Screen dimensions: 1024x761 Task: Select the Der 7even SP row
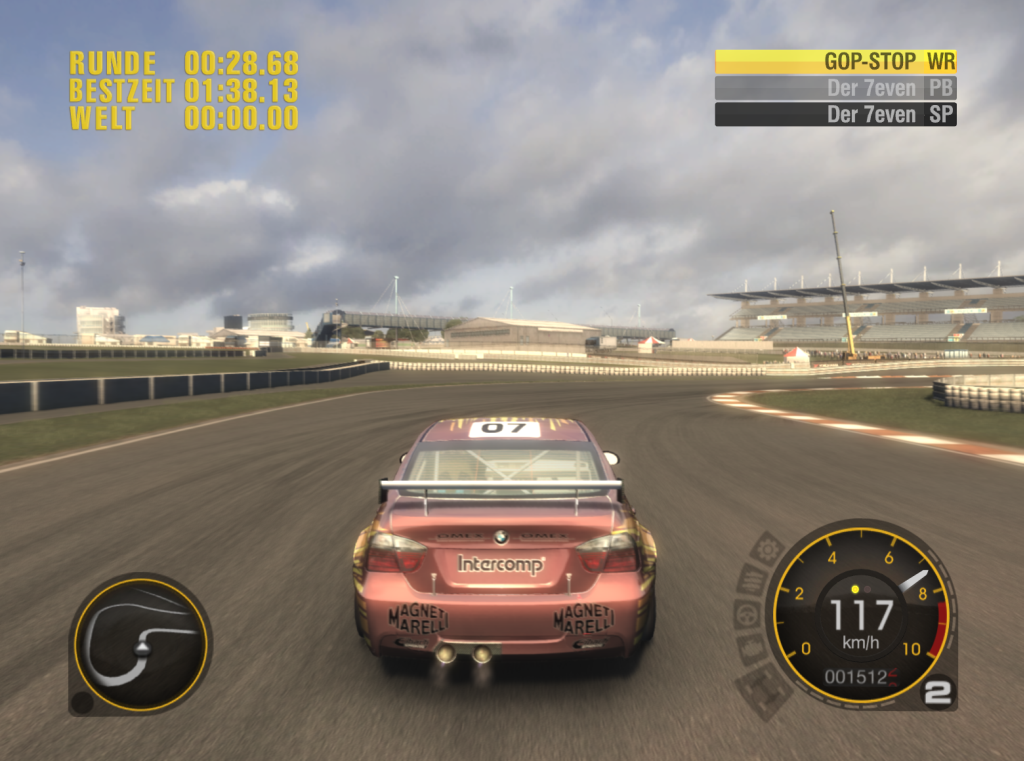coord(835,114)
